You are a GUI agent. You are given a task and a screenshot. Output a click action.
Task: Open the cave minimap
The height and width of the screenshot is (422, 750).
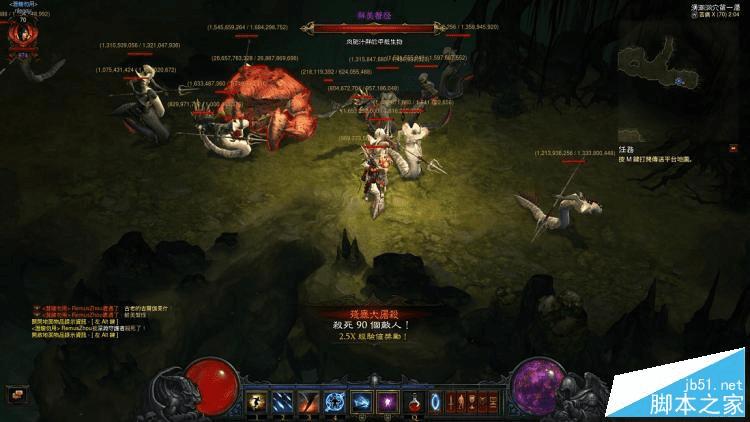point(663,72)
